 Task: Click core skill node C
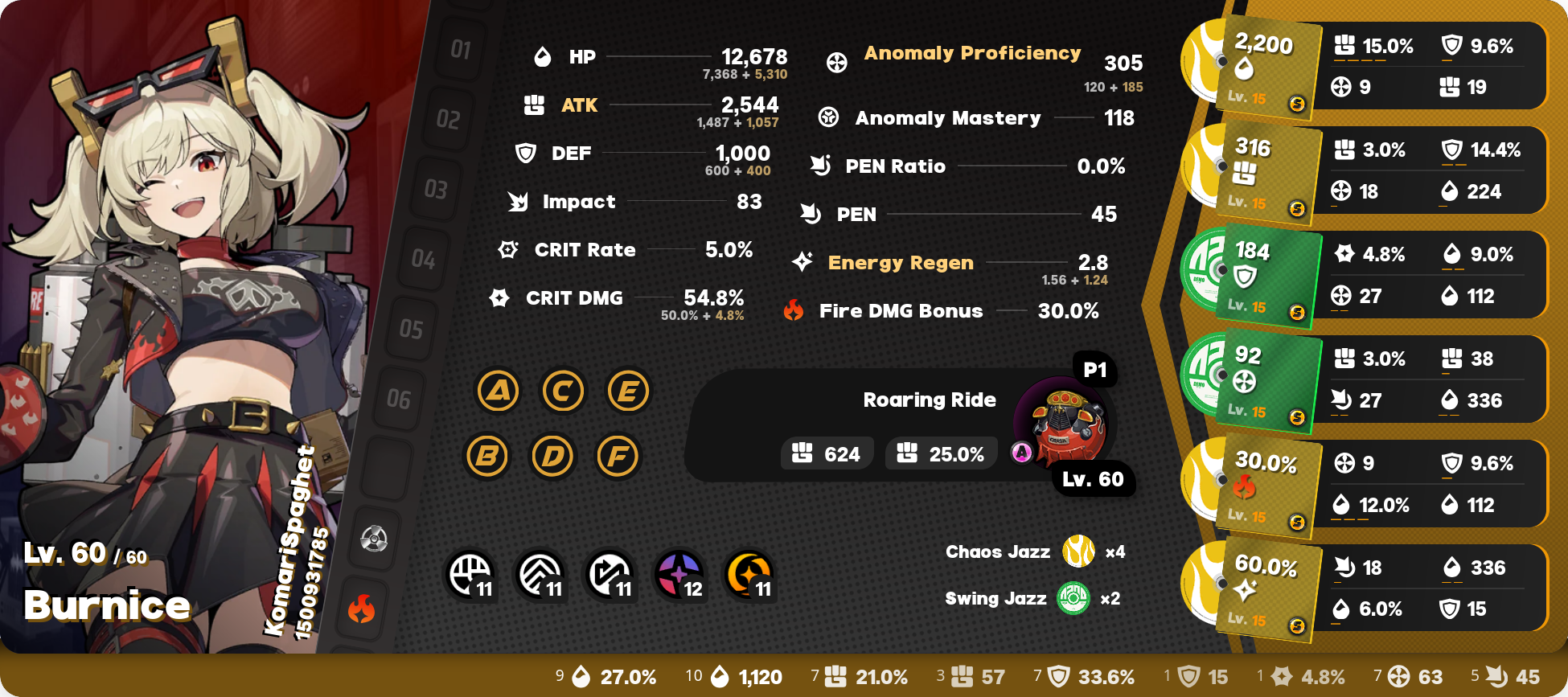click(x=563, y=392)
